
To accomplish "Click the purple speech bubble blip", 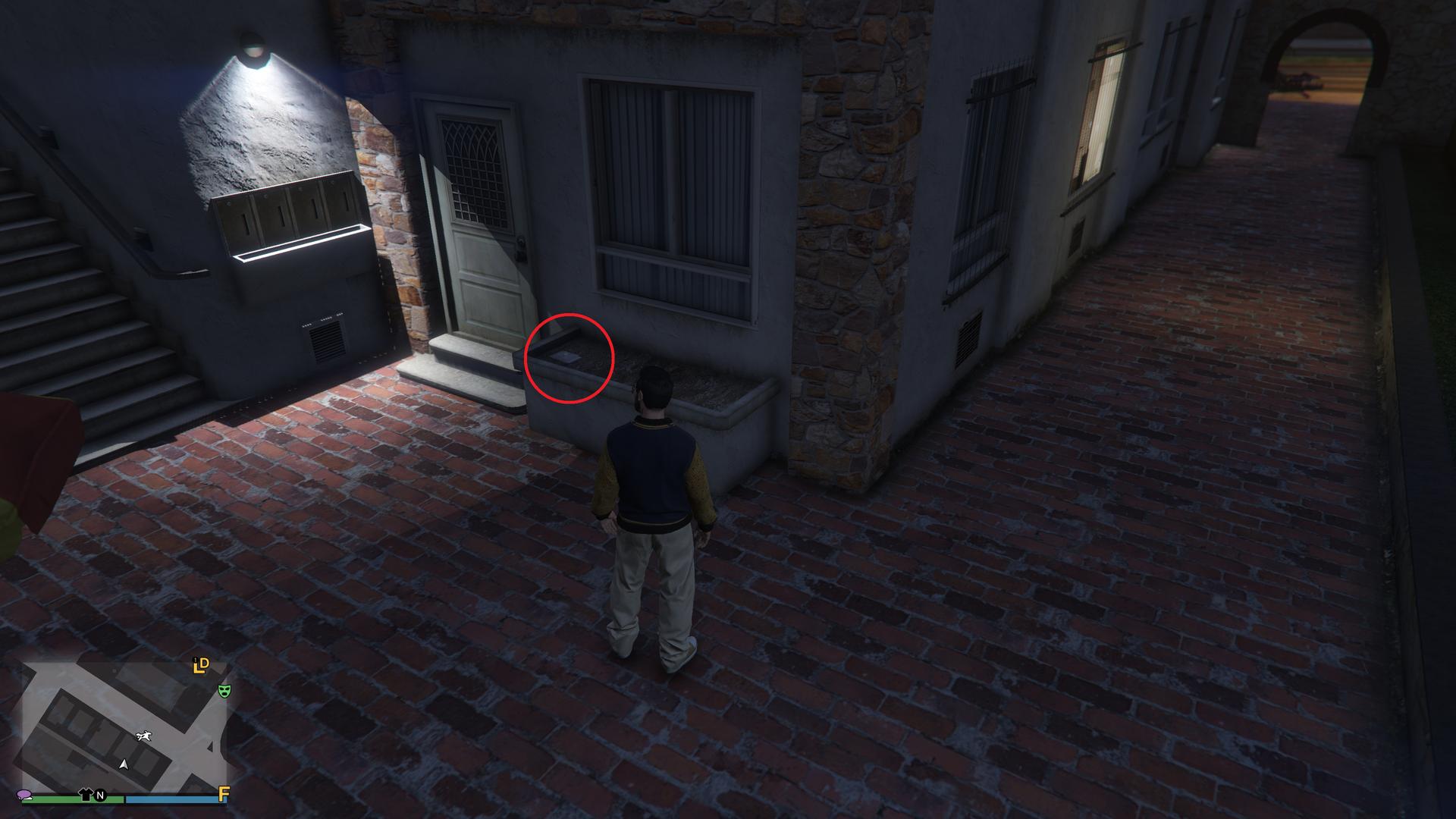I will coord(25,795).
